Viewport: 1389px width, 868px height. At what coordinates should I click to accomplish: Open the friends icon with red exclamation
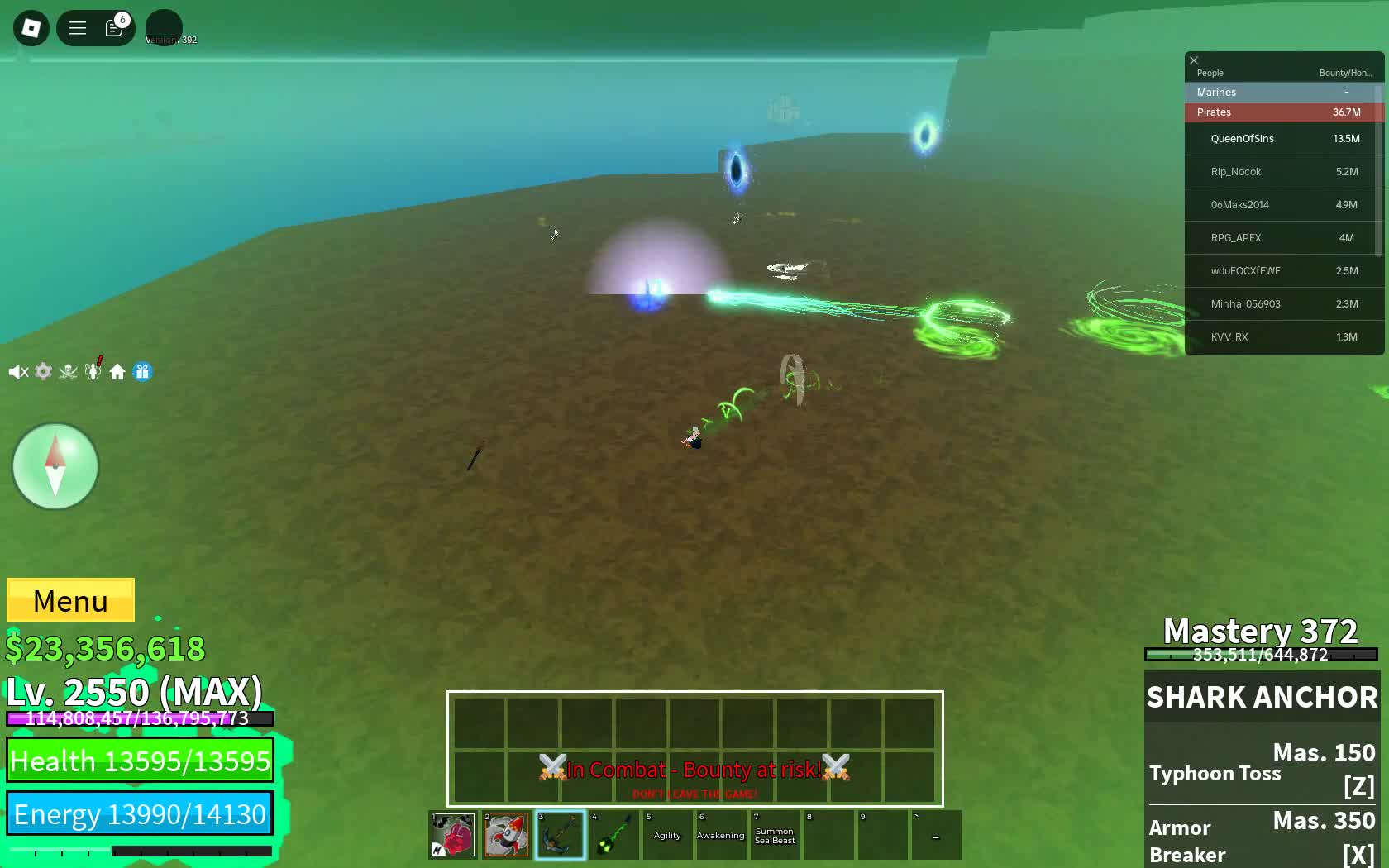click(x=93, y=371)
